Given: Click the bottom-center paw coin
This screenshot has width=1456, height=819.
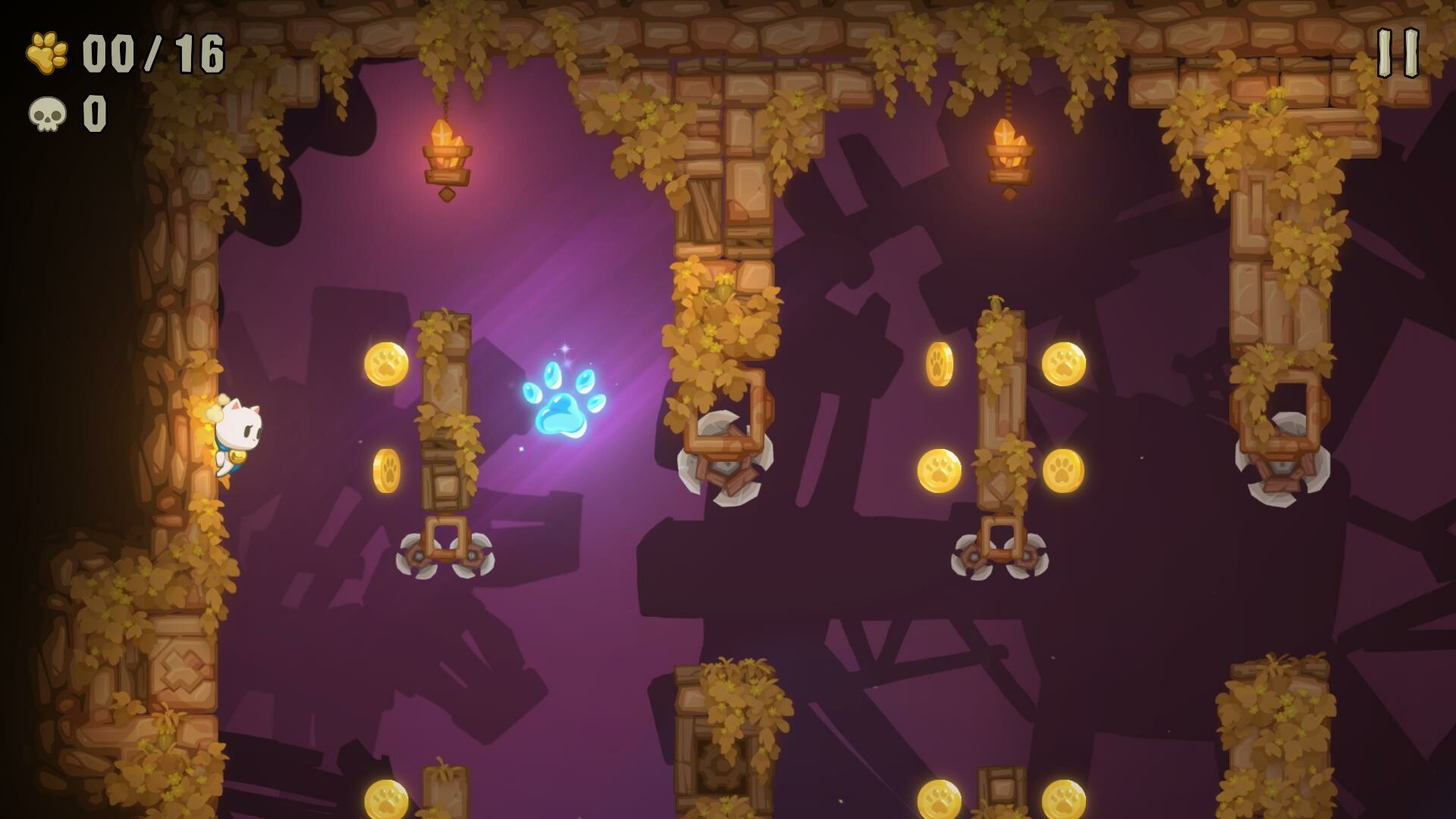Looking at the screenshot, I should pyautogui.click(x=387, y=800).
